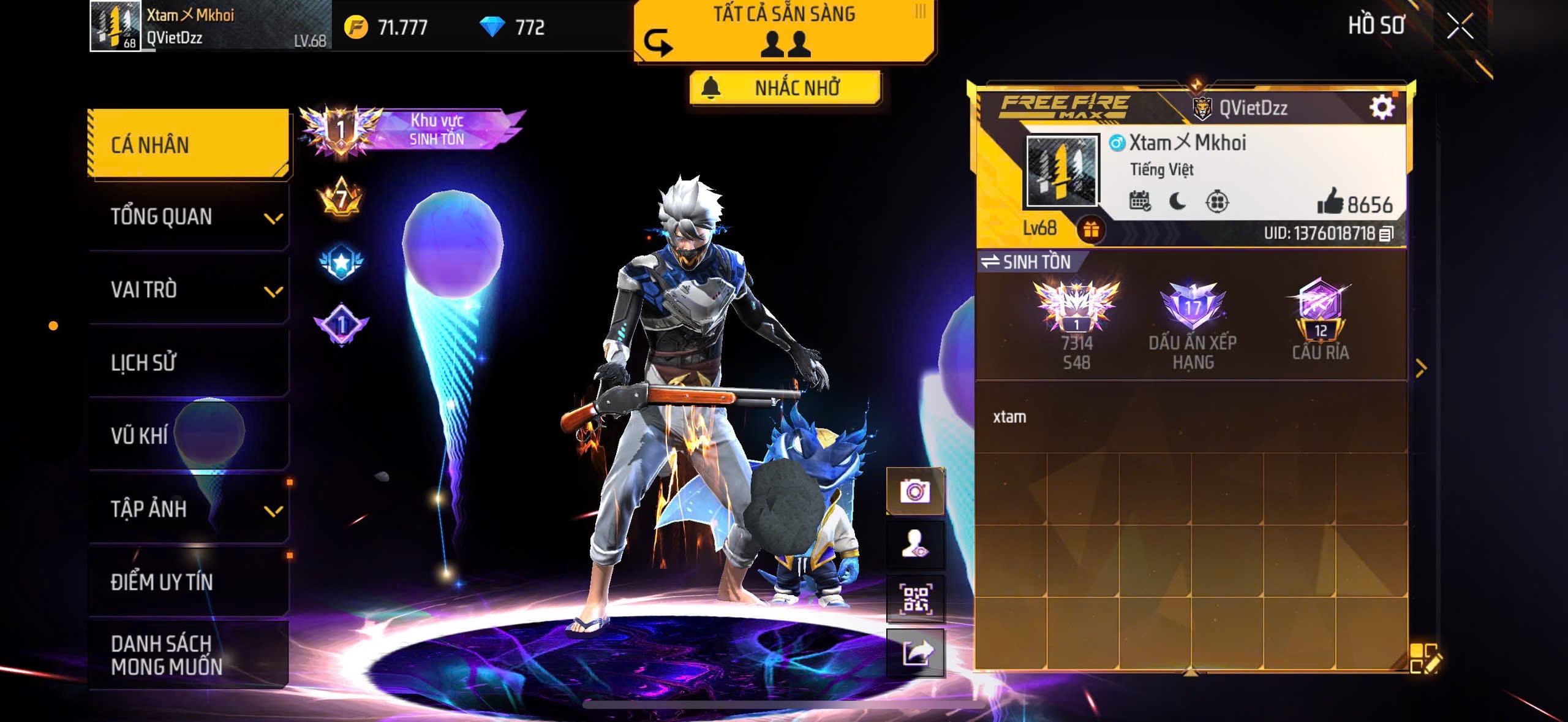
Task: Click the NHẮC NHỞ reminder button
Action: [785, 88]
